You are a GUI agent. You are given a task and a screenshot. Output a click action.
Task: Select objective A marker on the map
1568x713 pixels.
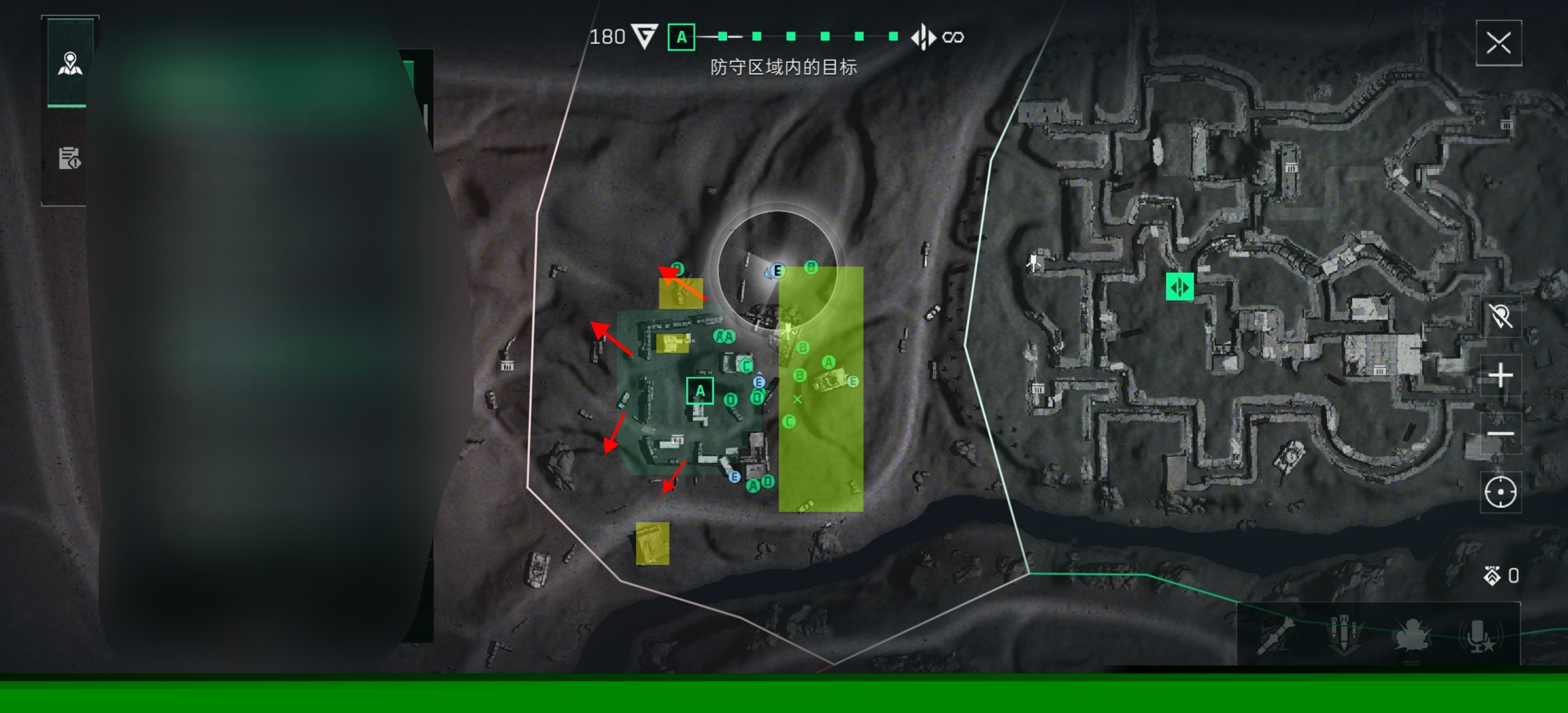(699, 391)
